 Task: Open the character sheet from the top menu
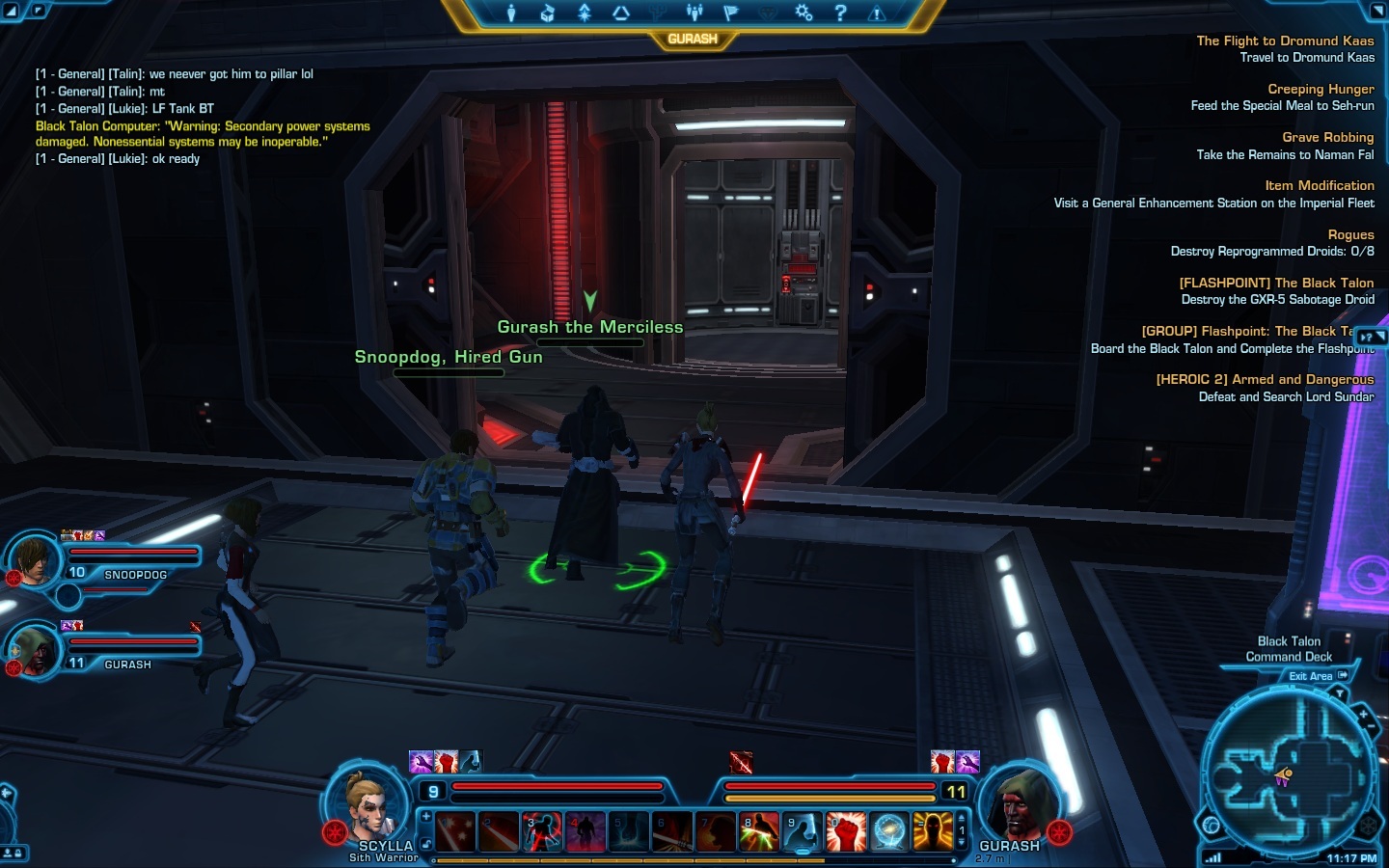pyautogui.click(x=511, y=13)
